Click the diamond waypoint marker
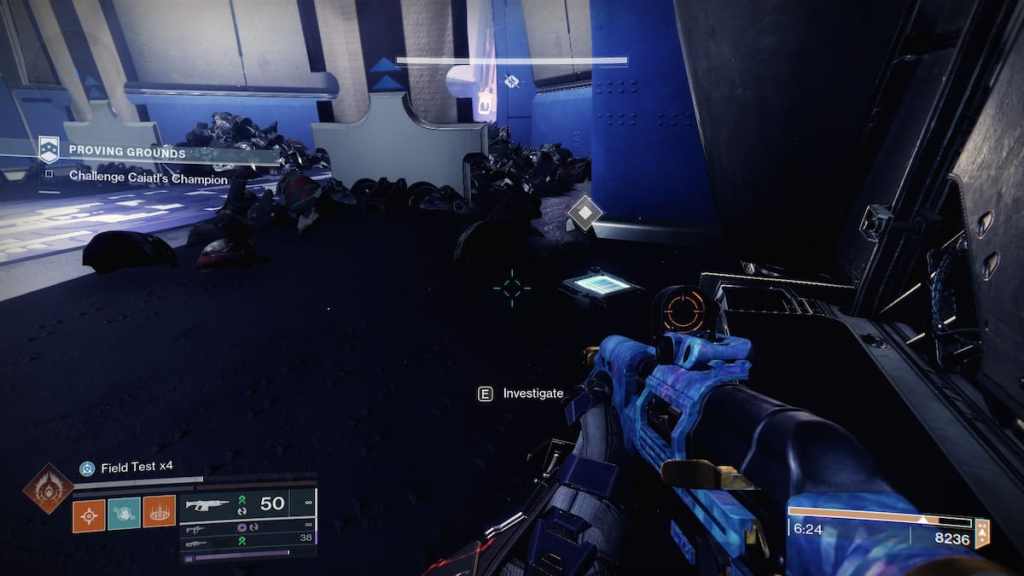1024x576 pixels. [585, 212]
